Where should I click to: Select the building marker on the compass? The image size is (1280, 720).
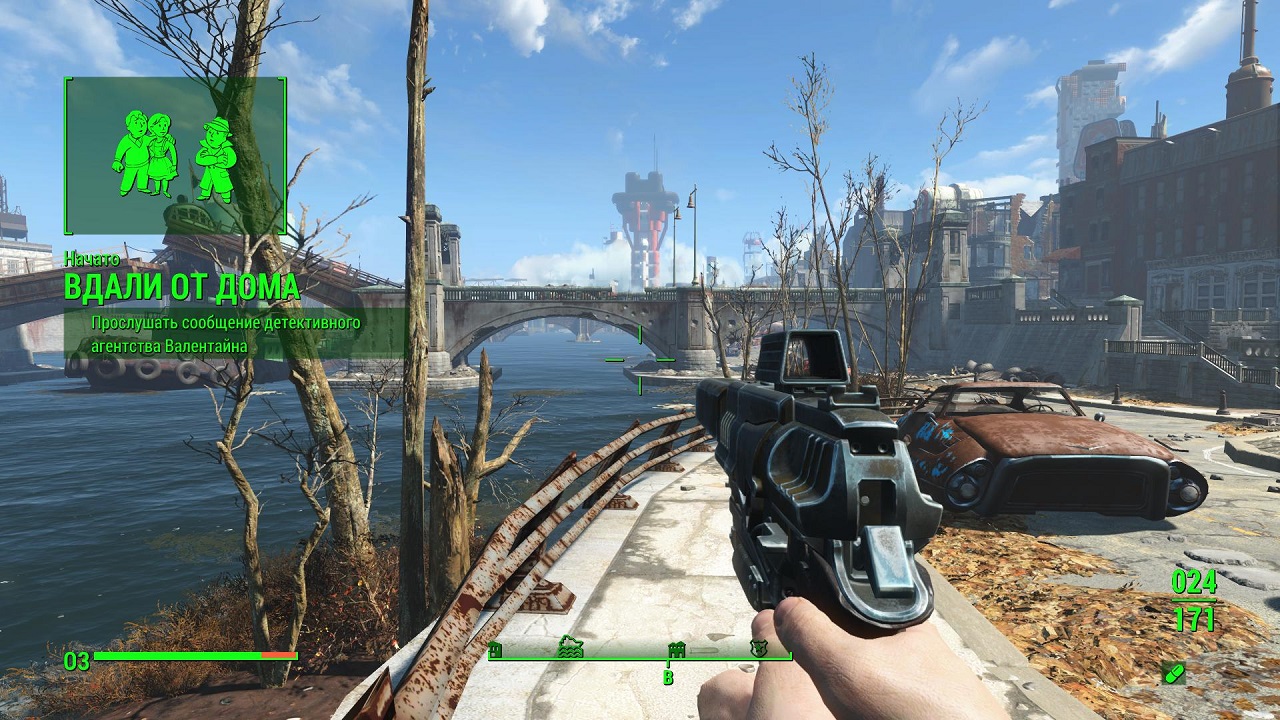(495, 650)
